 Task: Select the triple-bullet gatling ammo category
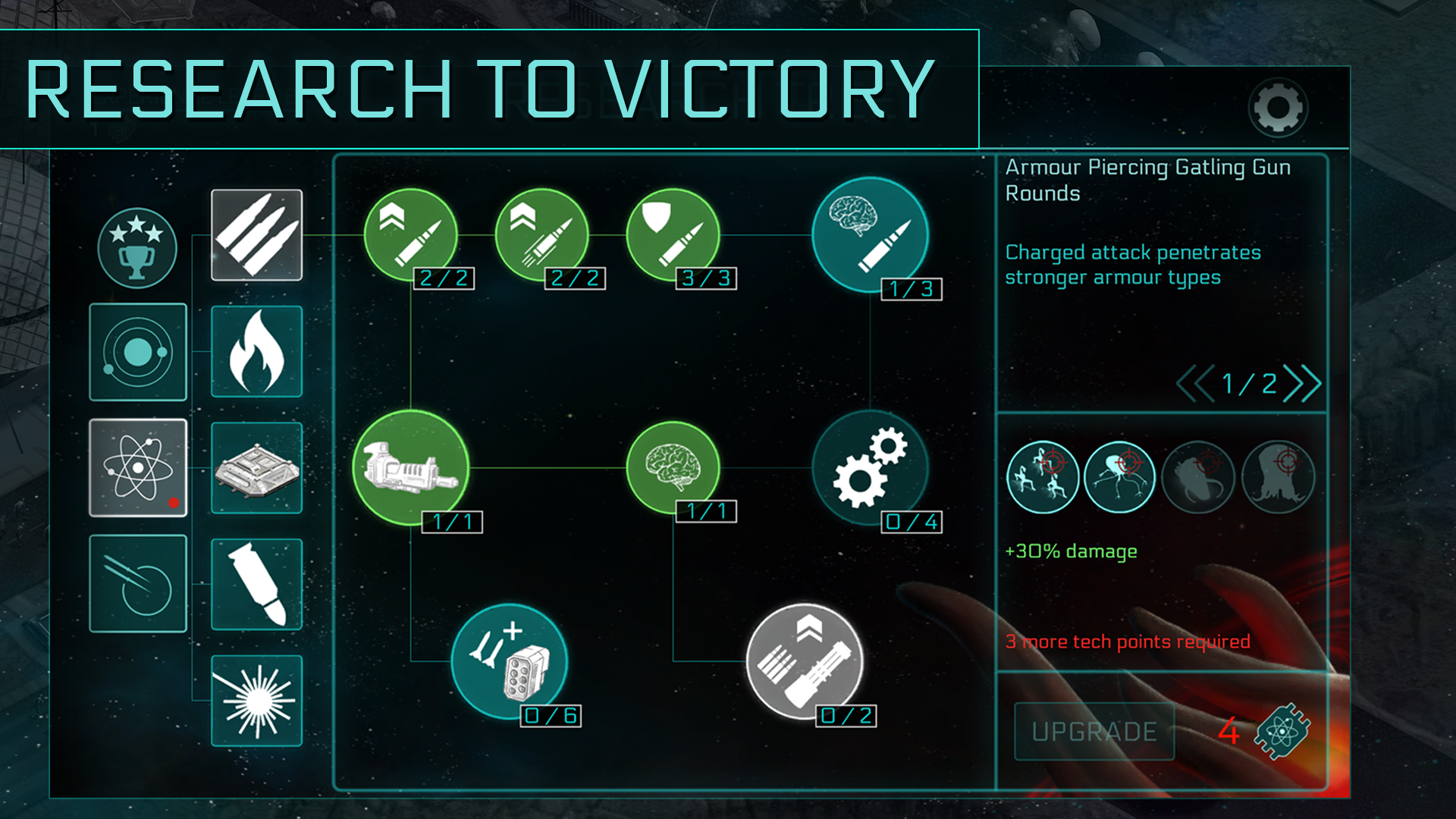(x=256, y=235)
